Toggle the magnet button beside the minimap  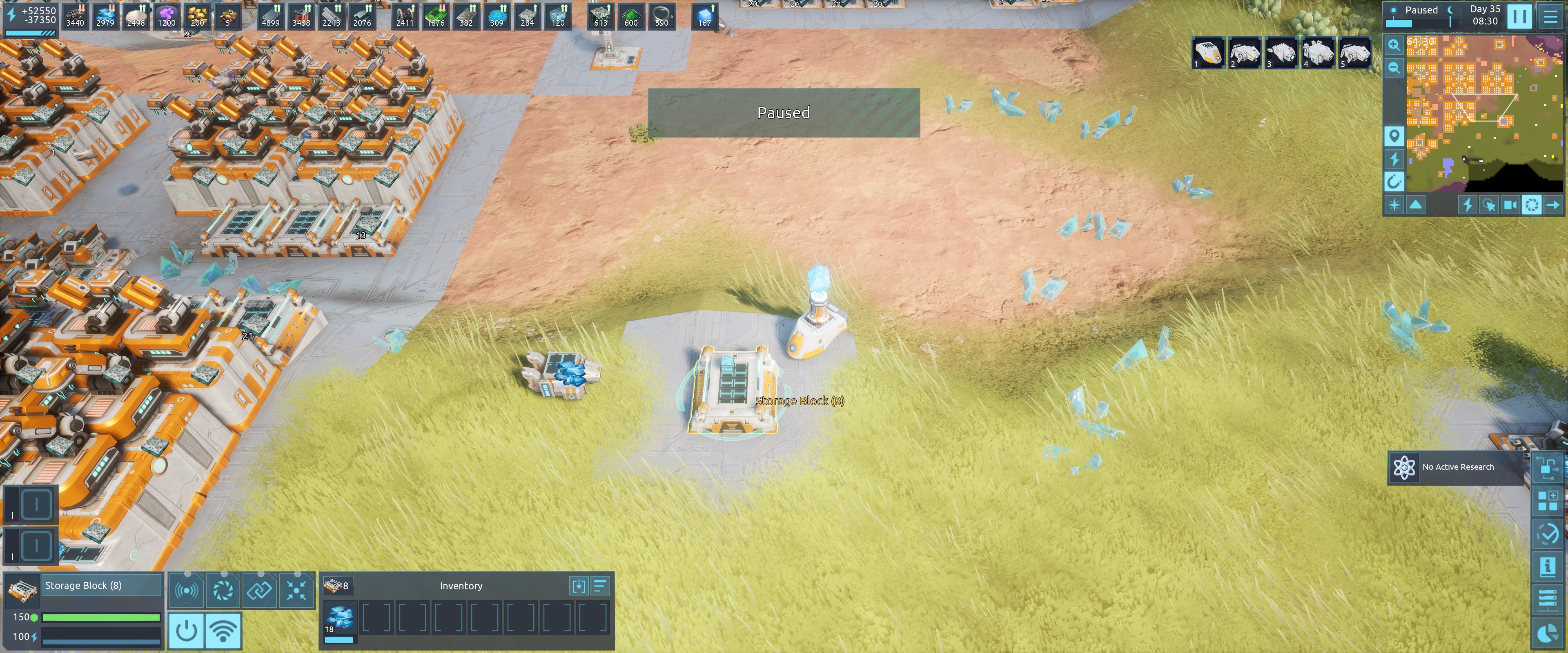click(x=1394, y=181)
